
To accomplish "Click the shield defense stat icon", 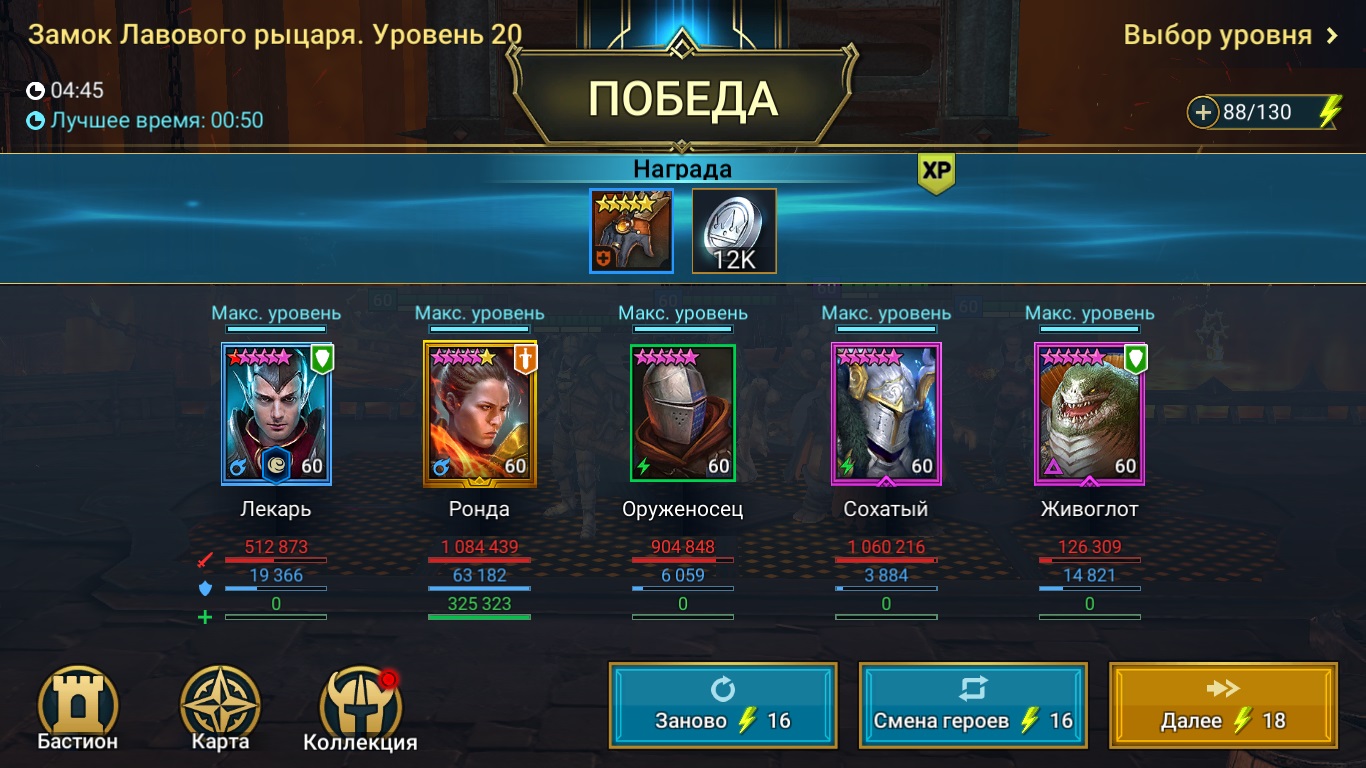I will tap(207, 589).
